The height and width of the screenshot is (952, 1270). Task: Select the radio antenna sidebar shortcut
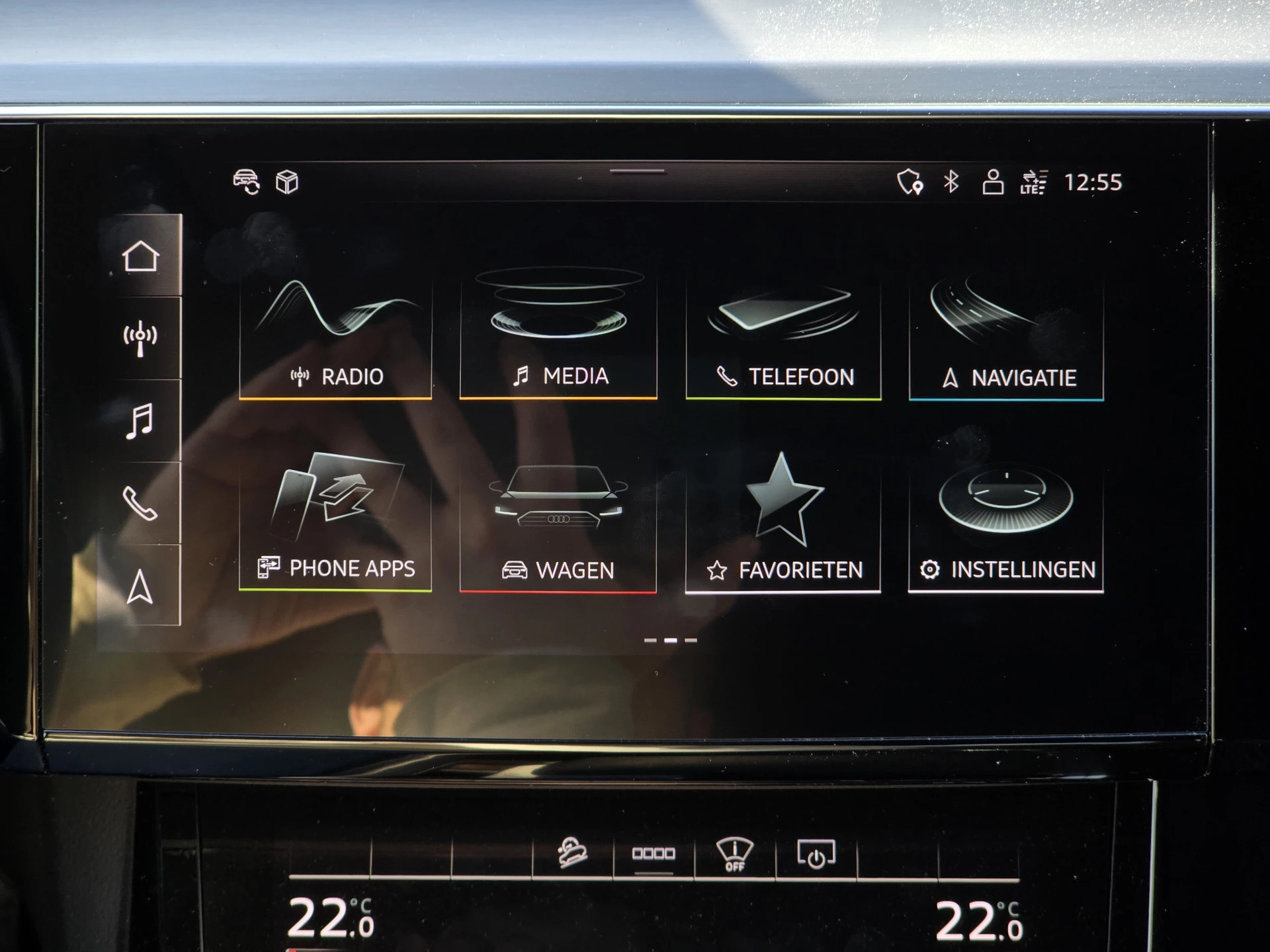pyautogui.click(x=140, y=338)
